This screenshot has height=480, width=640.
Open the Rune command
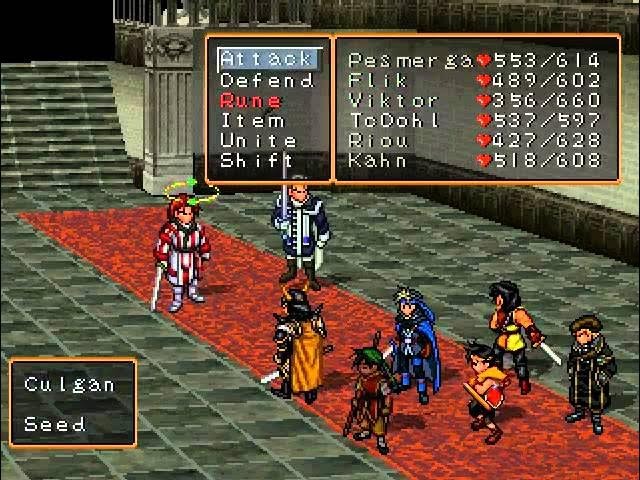(x=251, y=100)
